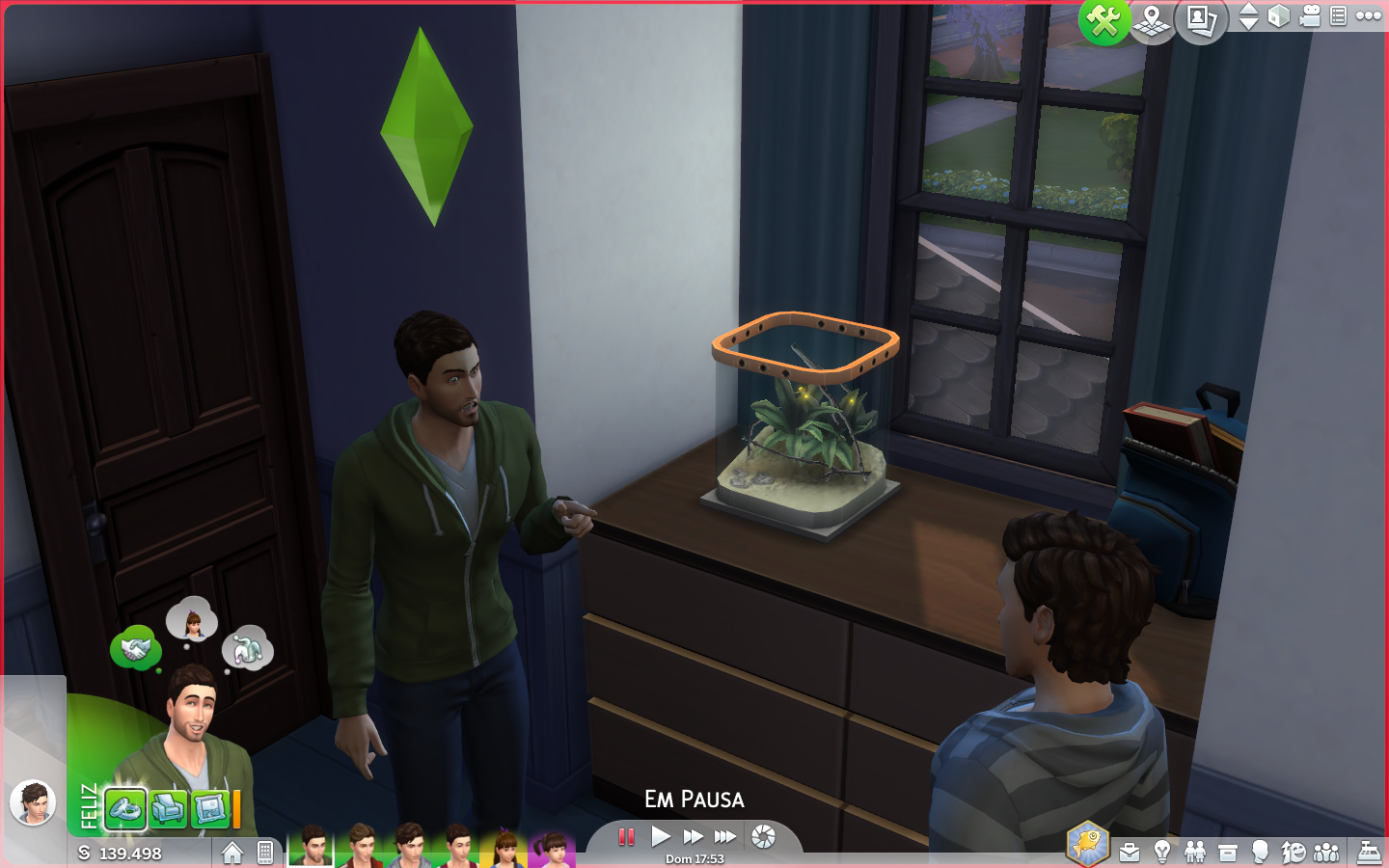Resume the game at normal play speed
The image size is (1389, 868).
click(660, 837)
